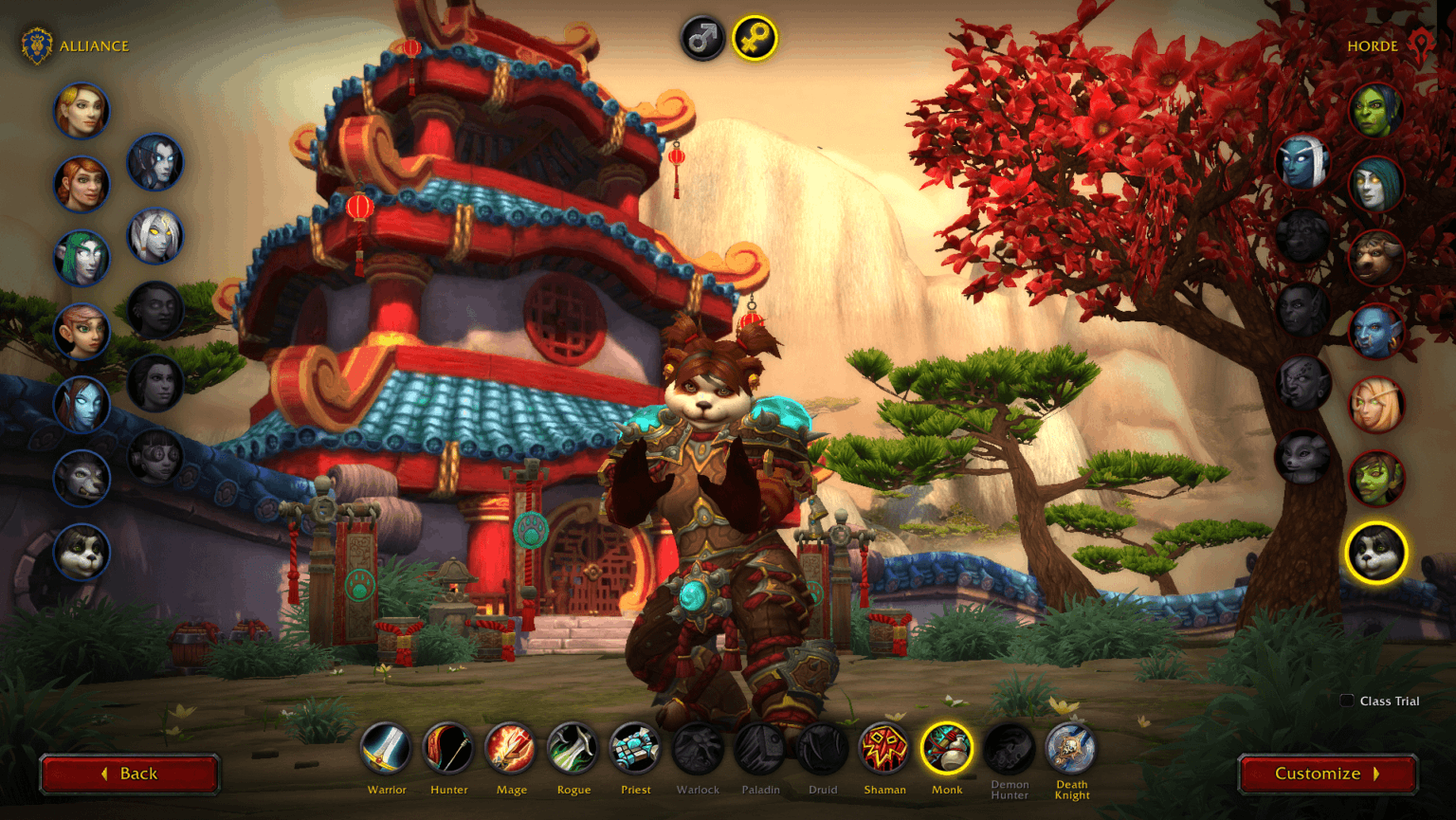Choose the Gnome race portrait on Alliance side
The height and width of the screenshot is (820, 1456).
82,332
